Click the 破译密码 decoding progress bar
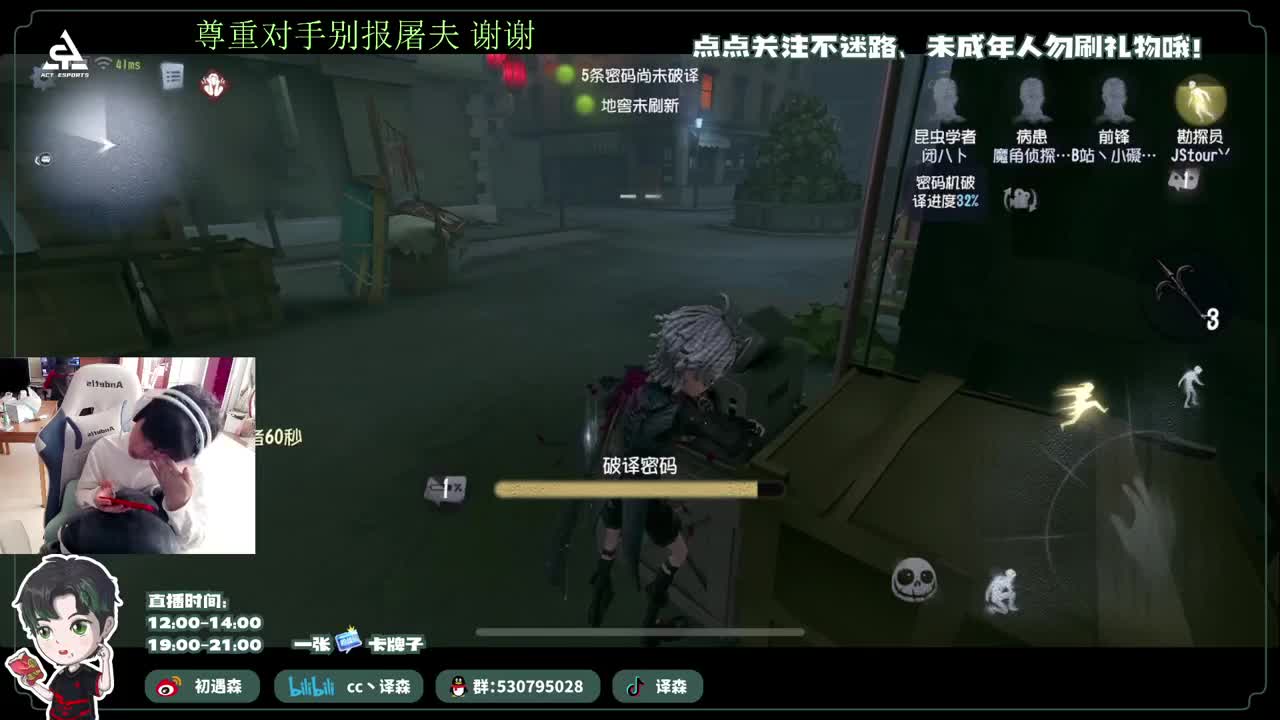 [x=640, y=489]
